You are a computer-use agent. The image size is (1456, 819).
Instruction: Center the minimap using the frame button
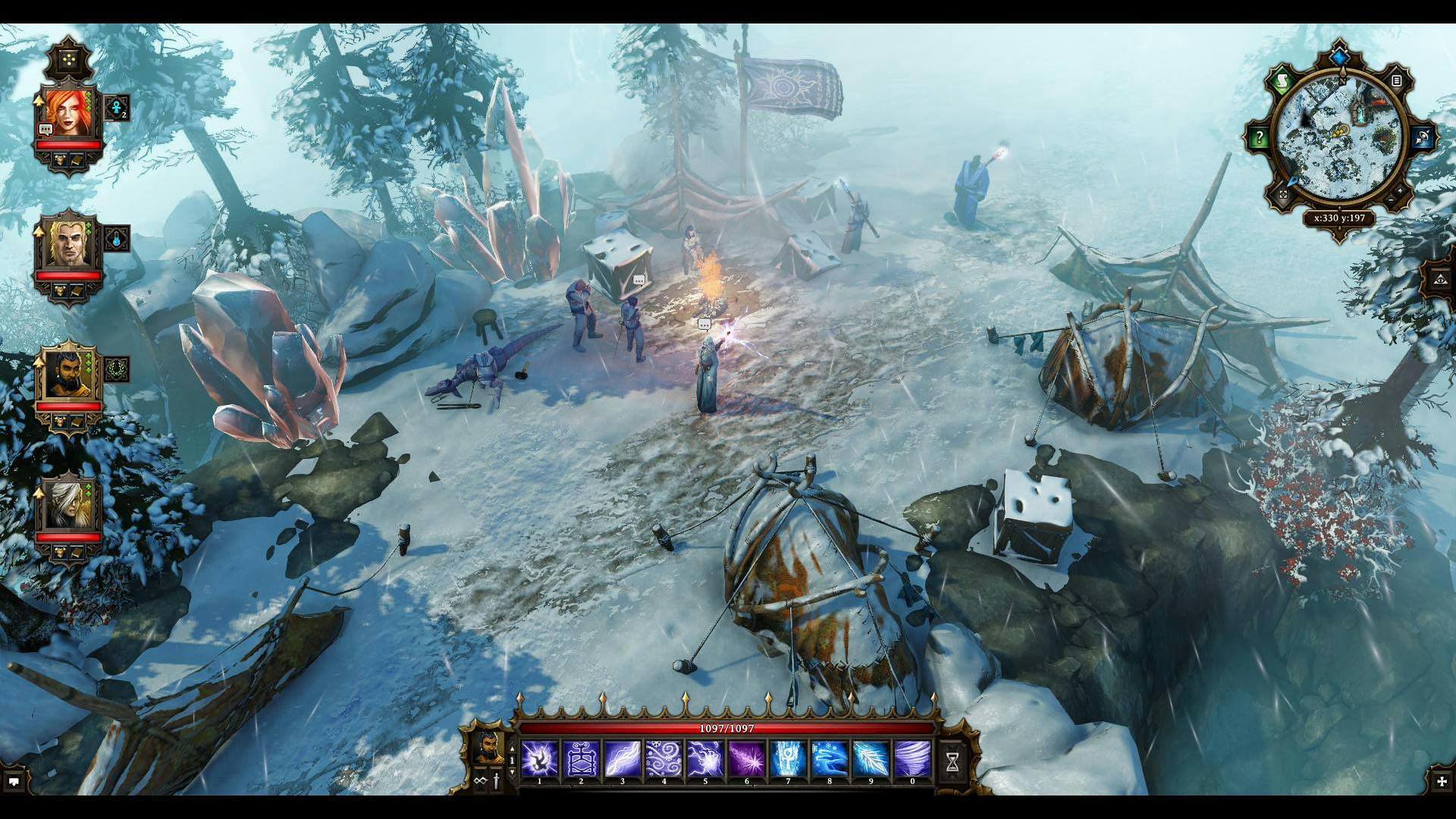click(1284, 193)
